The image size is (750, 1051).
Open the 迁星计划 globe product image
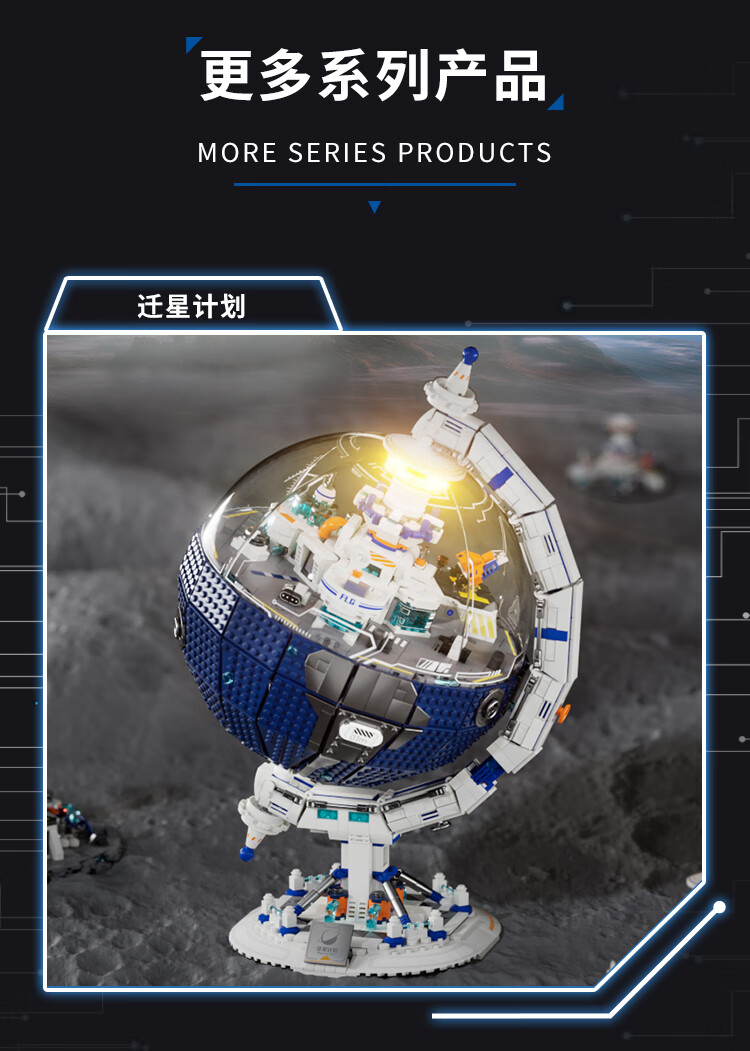[x=374, y=660]
